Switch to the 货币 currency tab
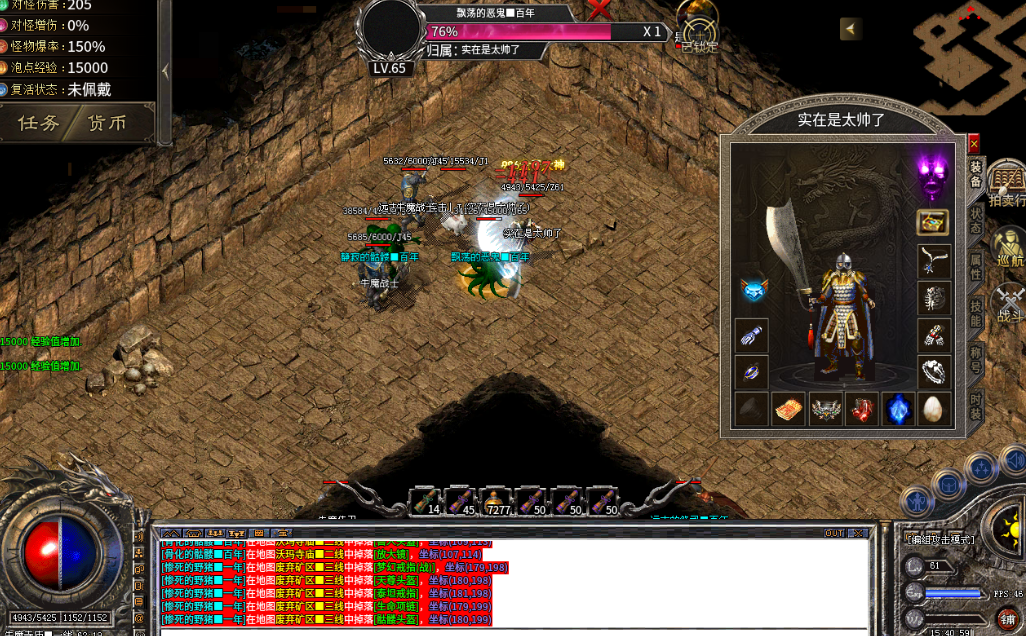This screenshot has width=1026, height=636. point(108,123)
